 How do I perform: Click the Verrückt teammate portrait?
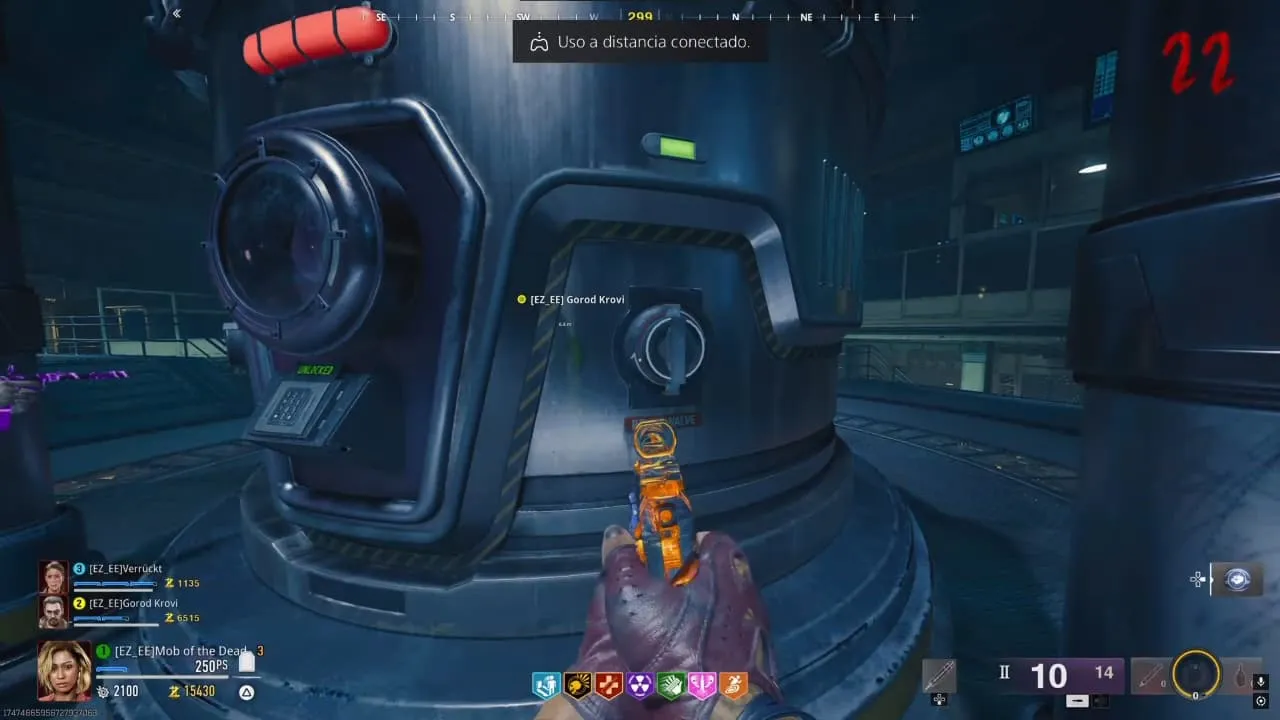pos(52,576)
